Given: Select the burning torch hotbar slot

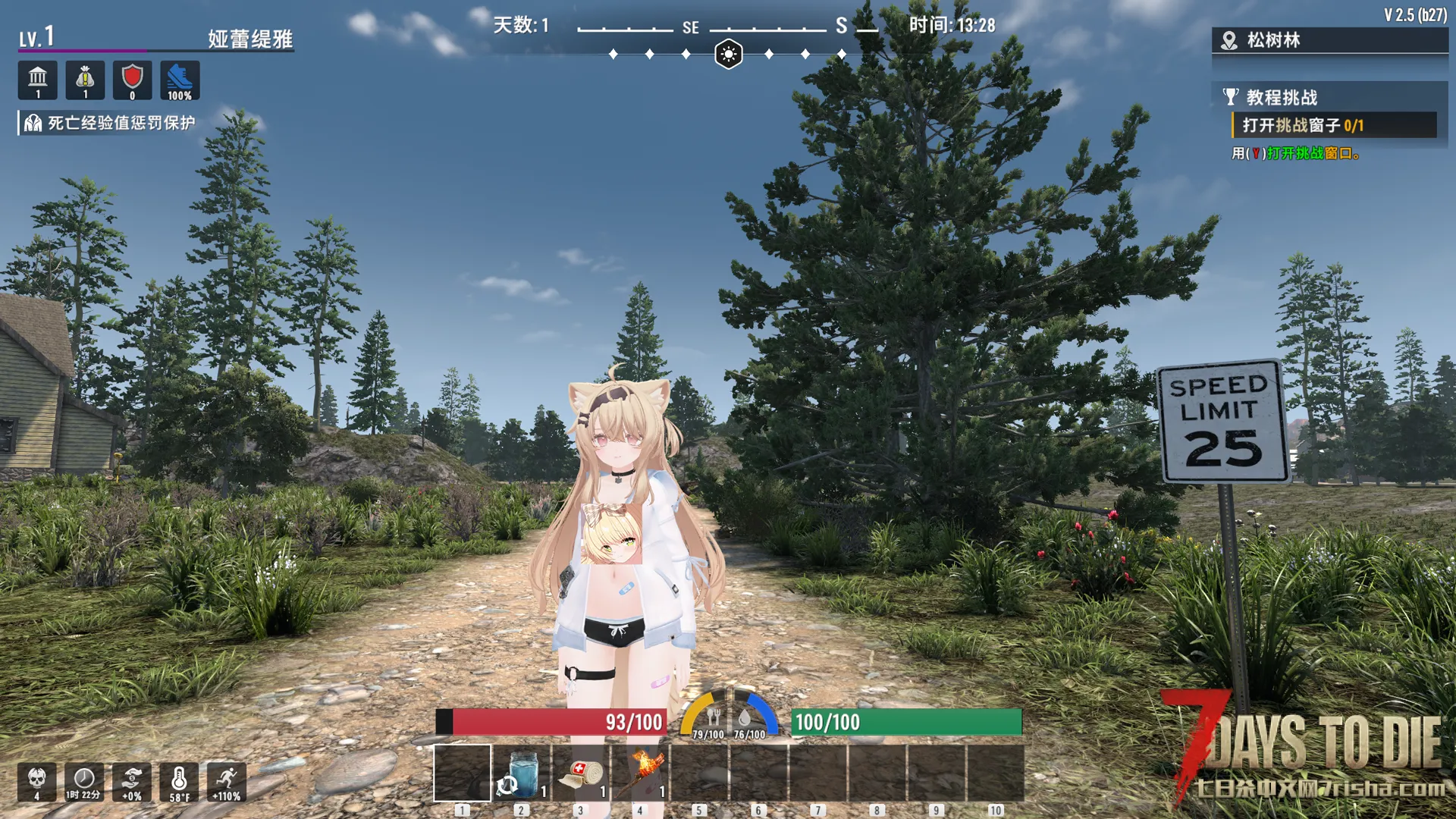Looking at the screenshot, I should (641, 773).
